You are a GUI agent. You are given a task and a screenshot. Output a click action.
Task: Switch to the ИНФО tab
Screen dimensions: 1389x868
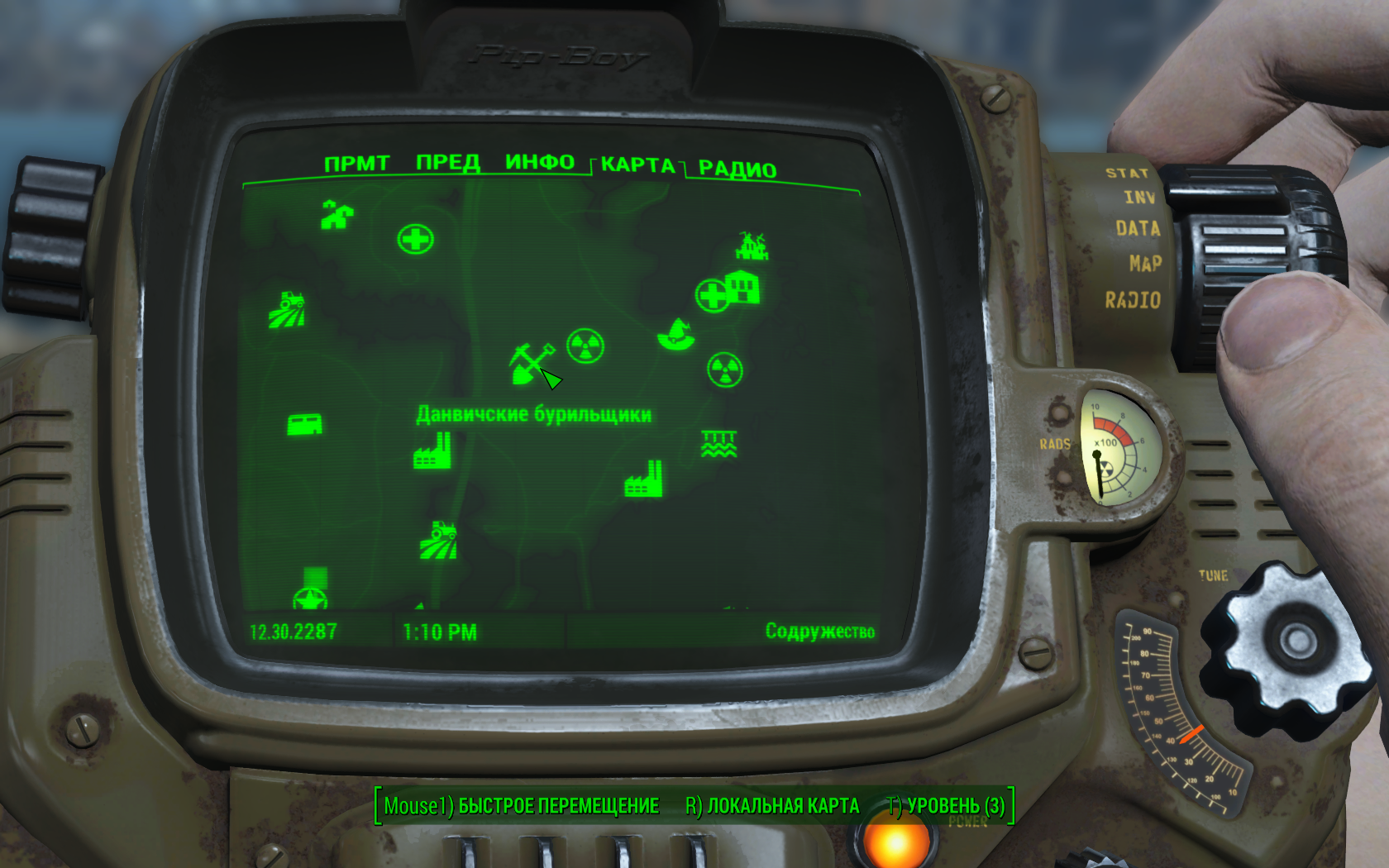coord(539,162)
